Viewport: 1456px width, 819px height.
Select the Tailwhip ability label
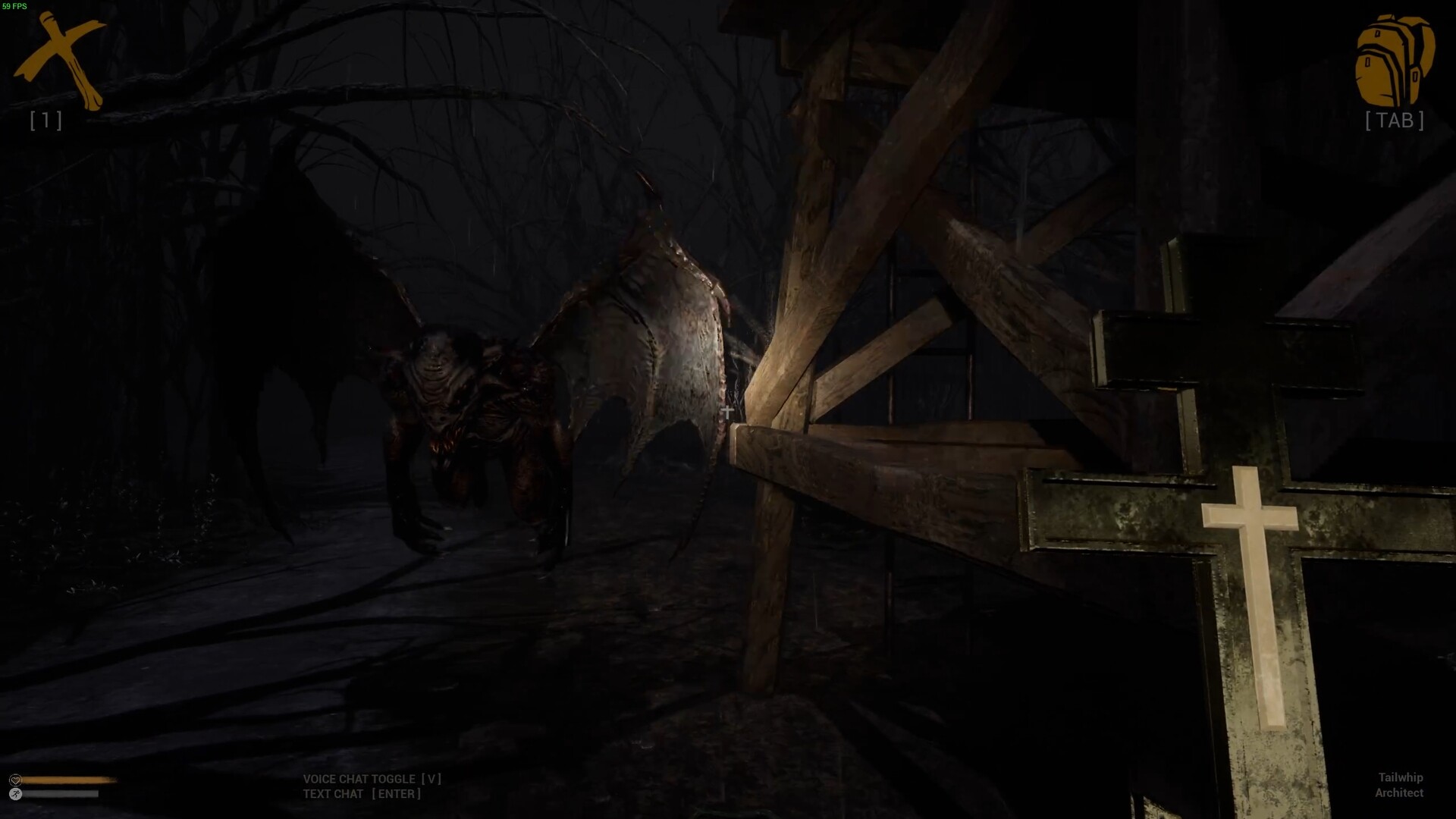(x=1399, y=778)
